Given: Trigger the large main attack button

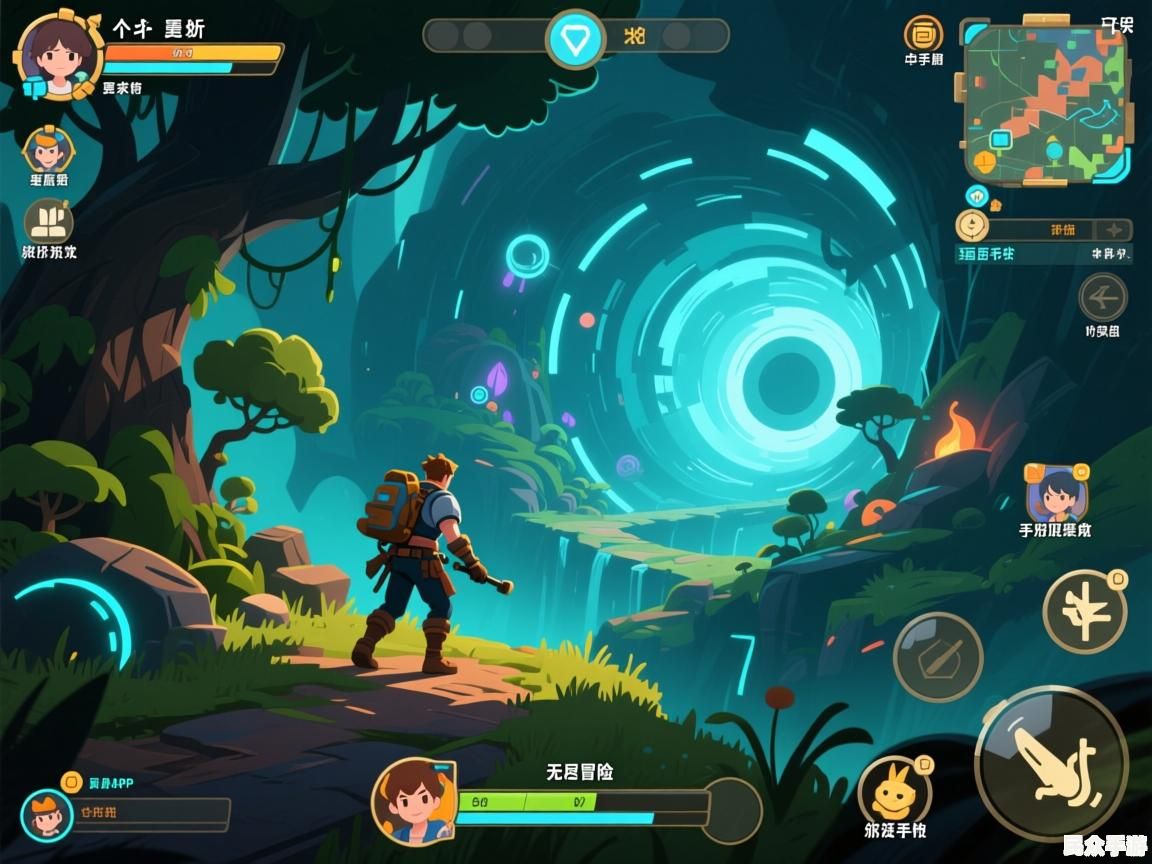Looking at the screenshot, I should [1050, 762].
